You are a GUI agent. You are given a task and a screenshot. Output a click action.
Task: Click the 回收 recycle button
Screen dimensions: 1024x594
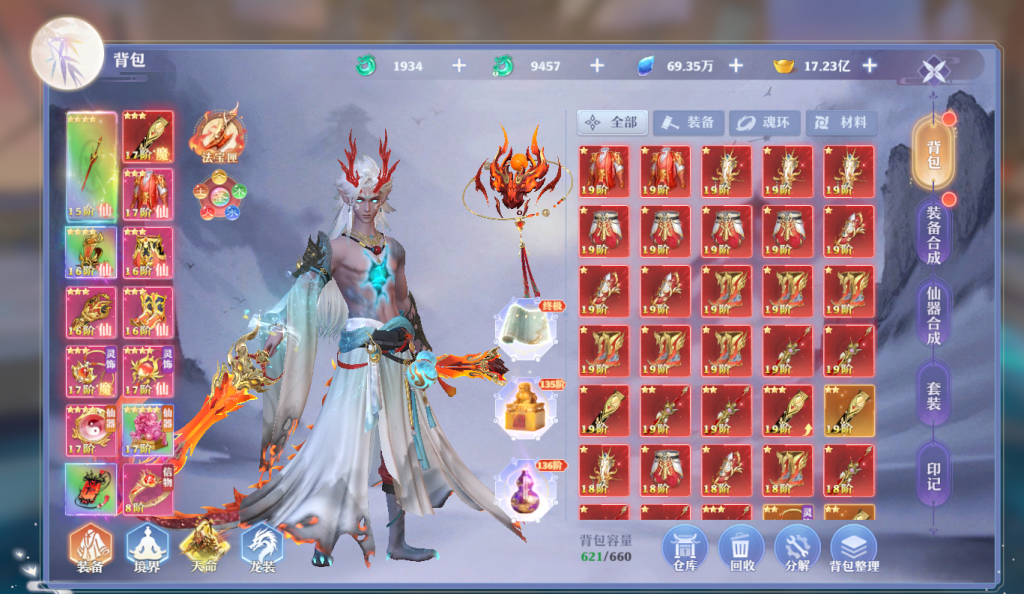coord(741,548)
